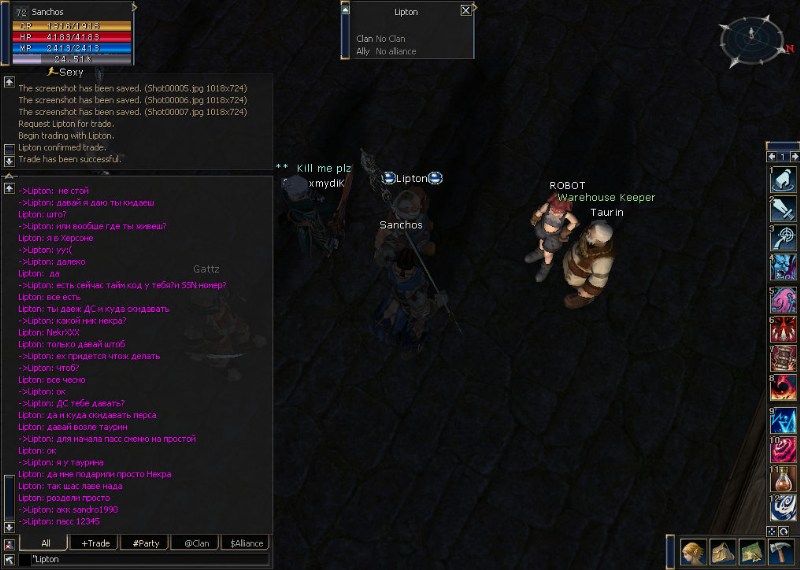Cast the blue demon skill in slot 4

click(x=783, y=268)
